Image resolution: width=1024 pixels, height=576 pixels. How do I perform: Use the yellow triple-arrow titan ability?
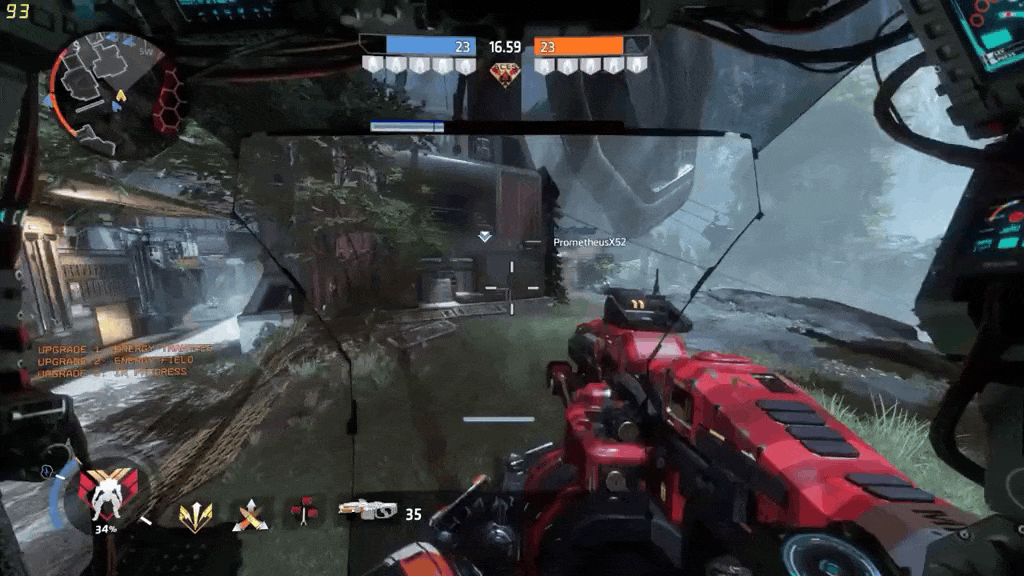(194, 514)
